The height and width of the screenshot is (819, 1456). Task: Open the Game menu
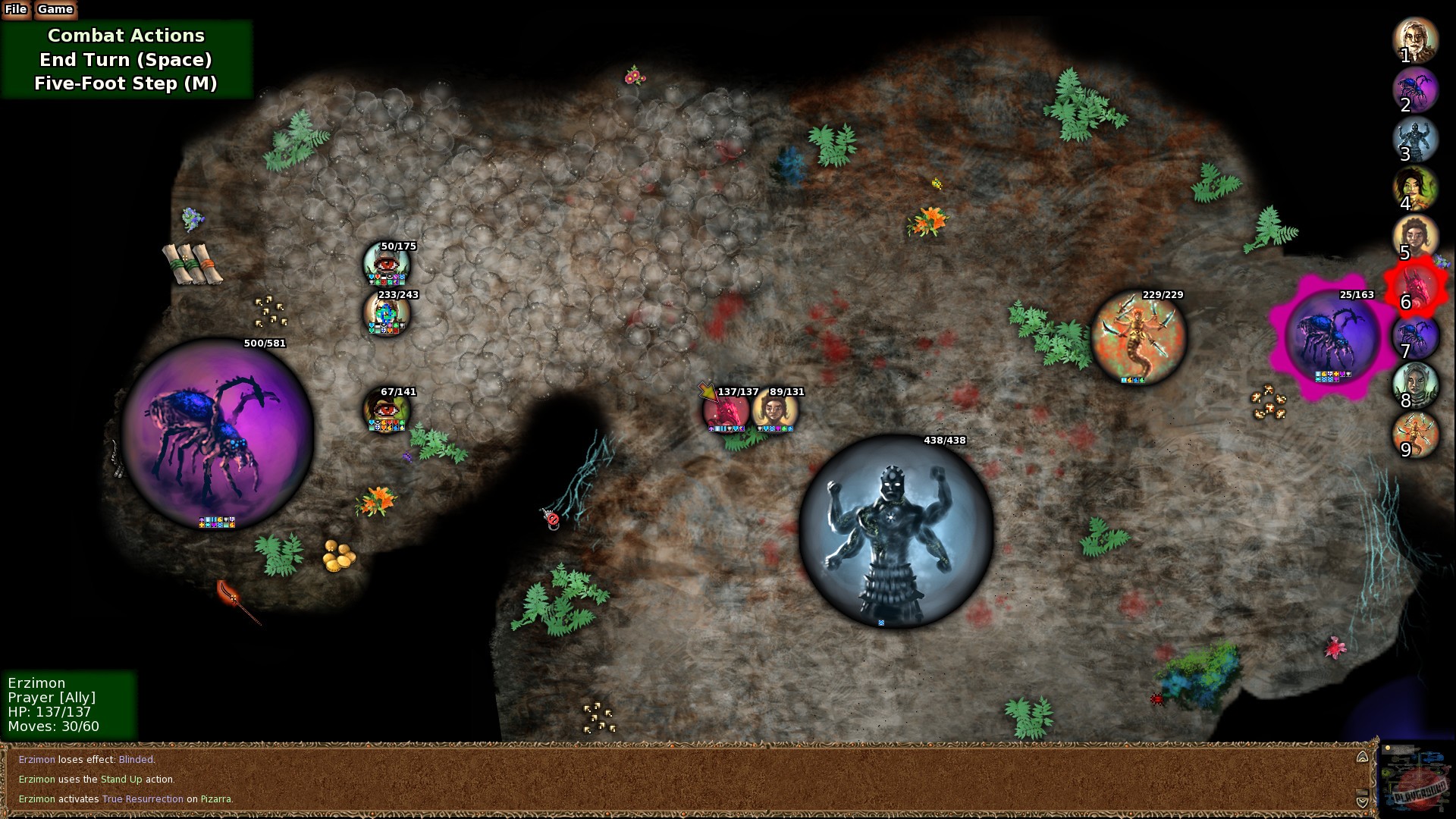coord(54,9)
